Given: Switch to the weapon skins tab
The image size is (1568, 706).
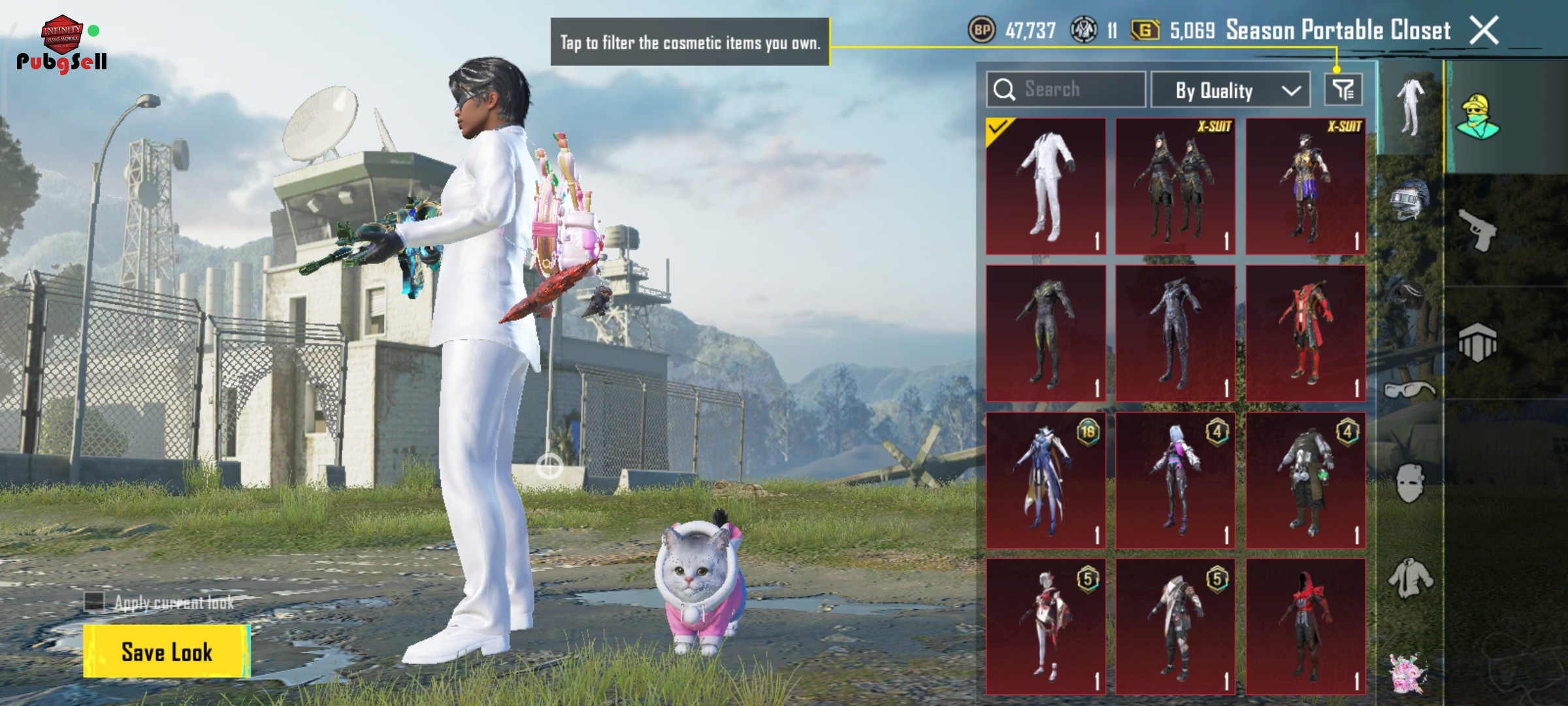Looking at the screenshot, I should 1477,230.
